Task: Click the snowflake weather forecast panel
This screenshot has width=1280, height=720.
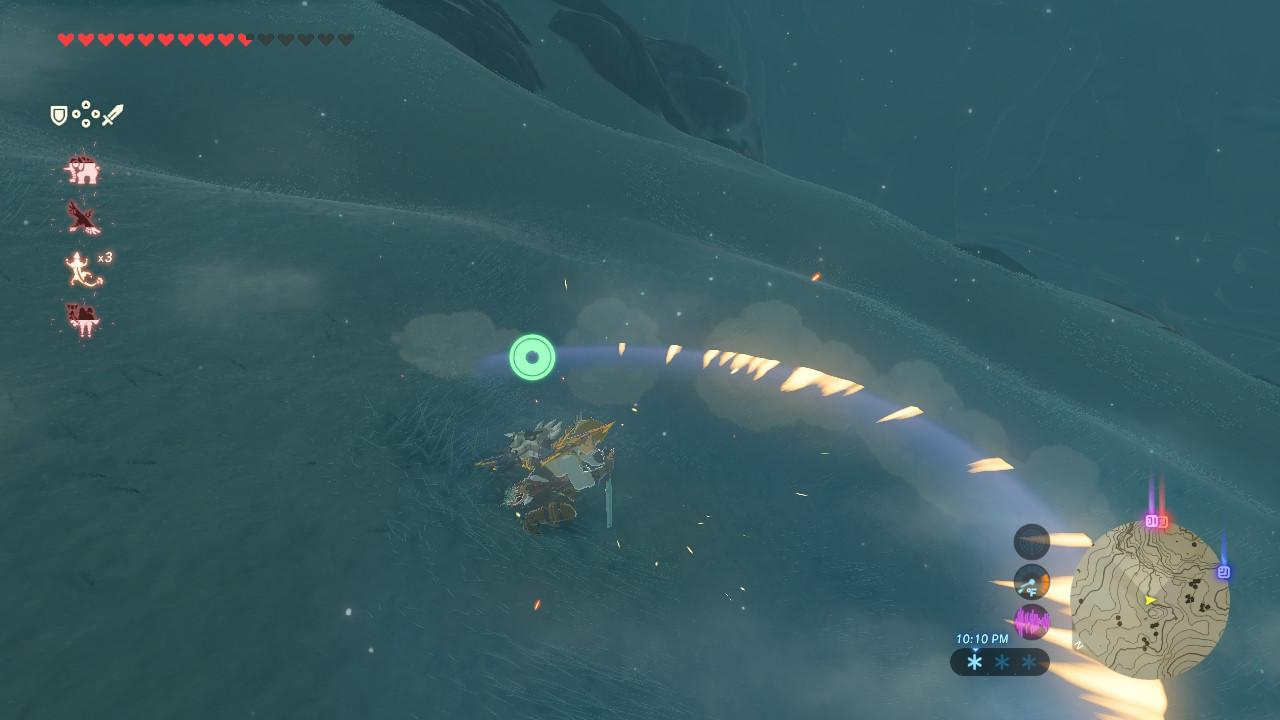Action: pos(1000,662)
